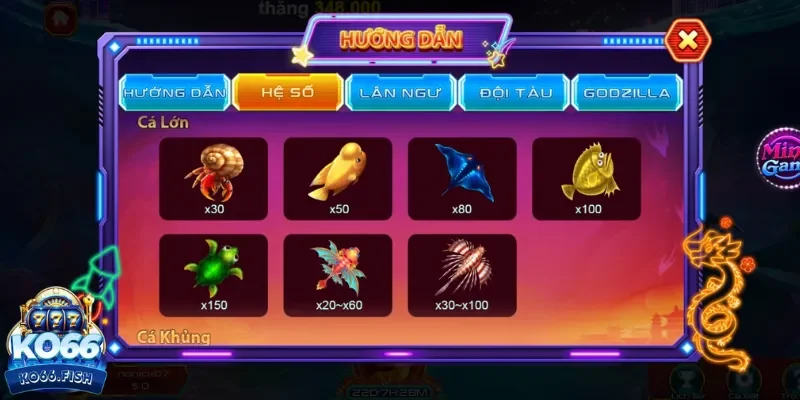Screen dimensions: 800x400
Task: Open the Lân Ngư tab
Action: point(401,92)
